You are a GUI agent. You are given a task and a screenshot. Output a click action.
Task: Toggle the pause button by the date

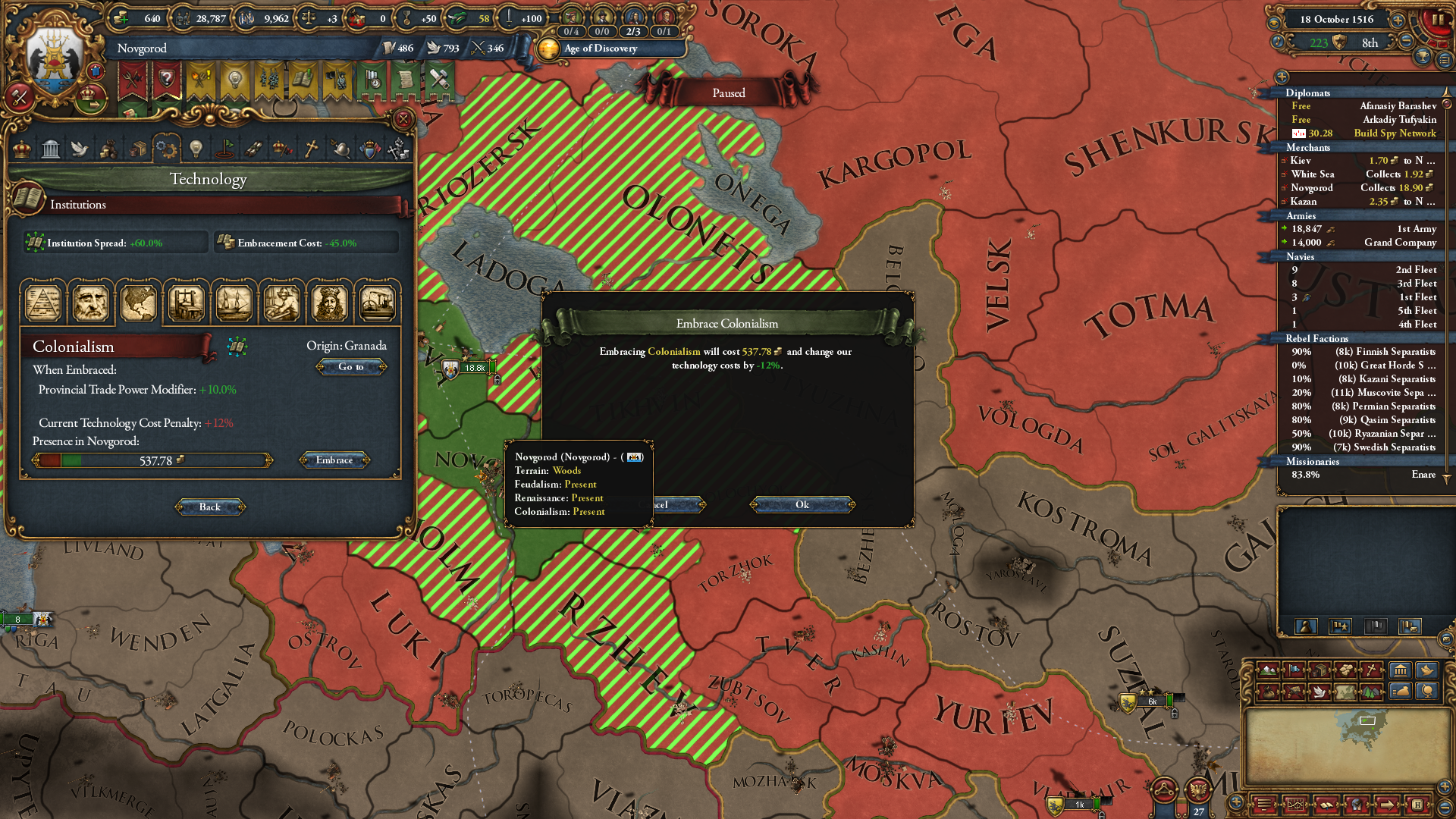[1437, 20]
